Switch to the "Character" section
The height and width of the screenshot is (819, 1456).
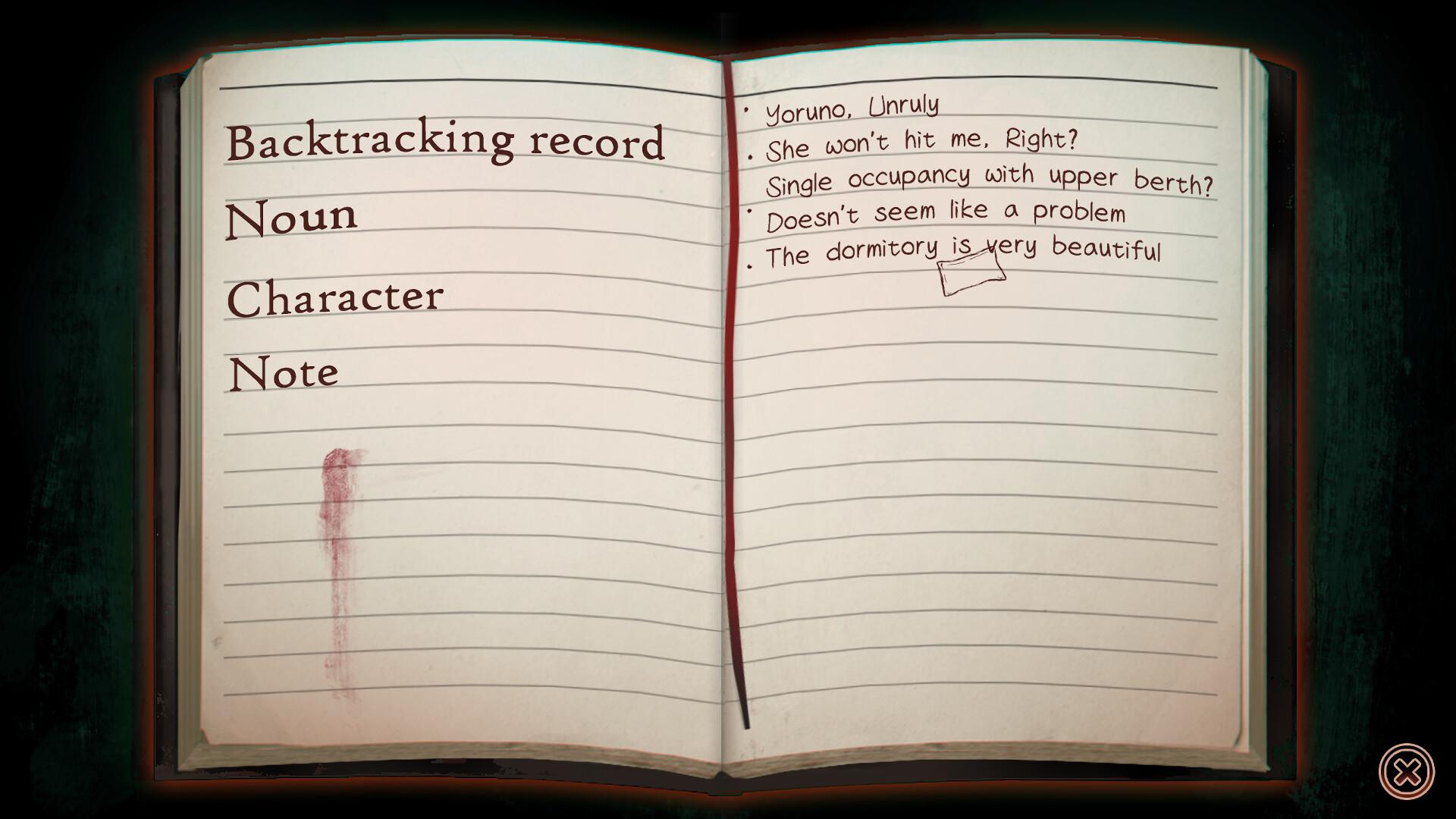click(337, 297)
